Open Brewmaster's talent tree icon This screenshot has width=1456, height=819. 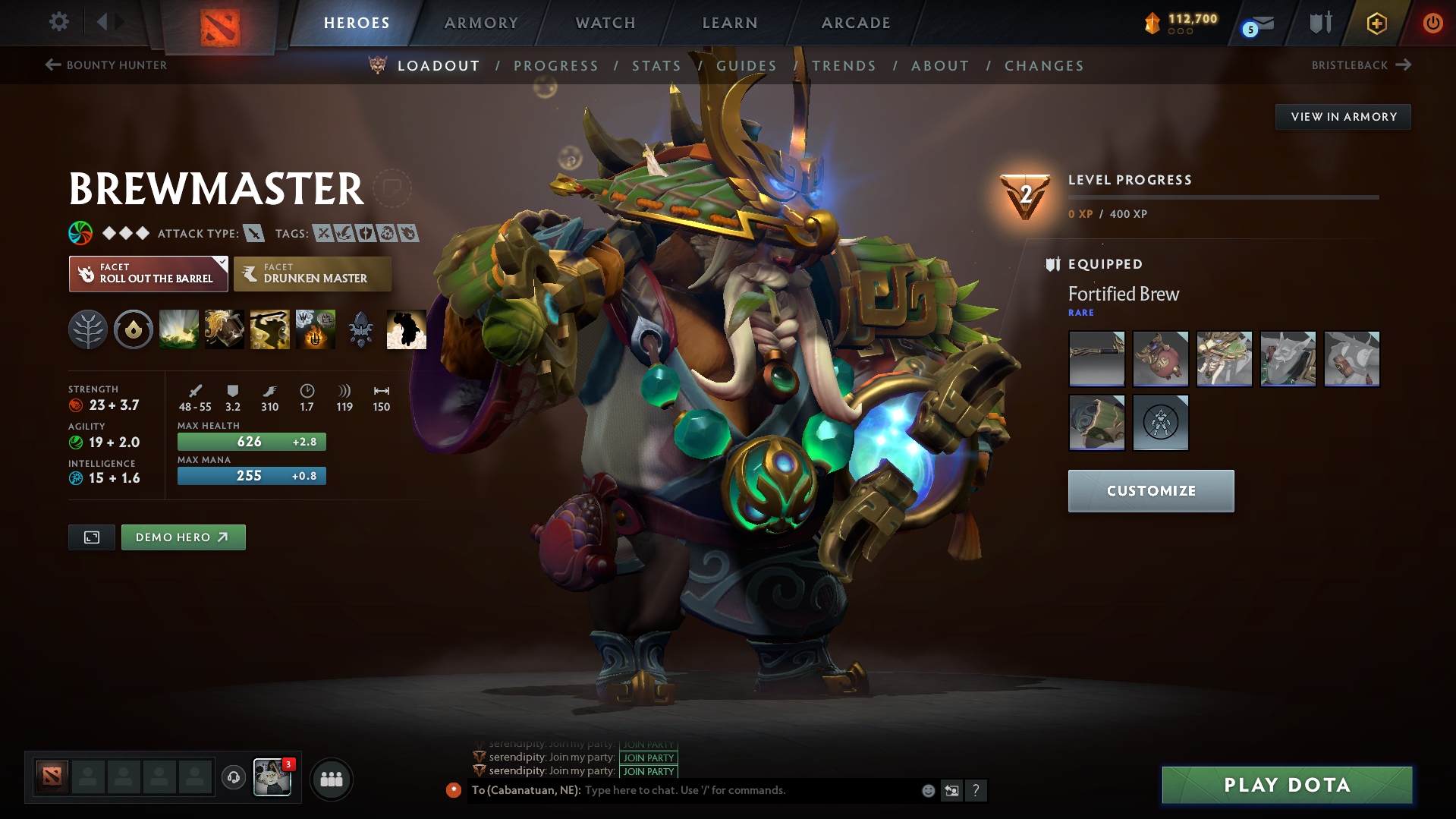87,329
